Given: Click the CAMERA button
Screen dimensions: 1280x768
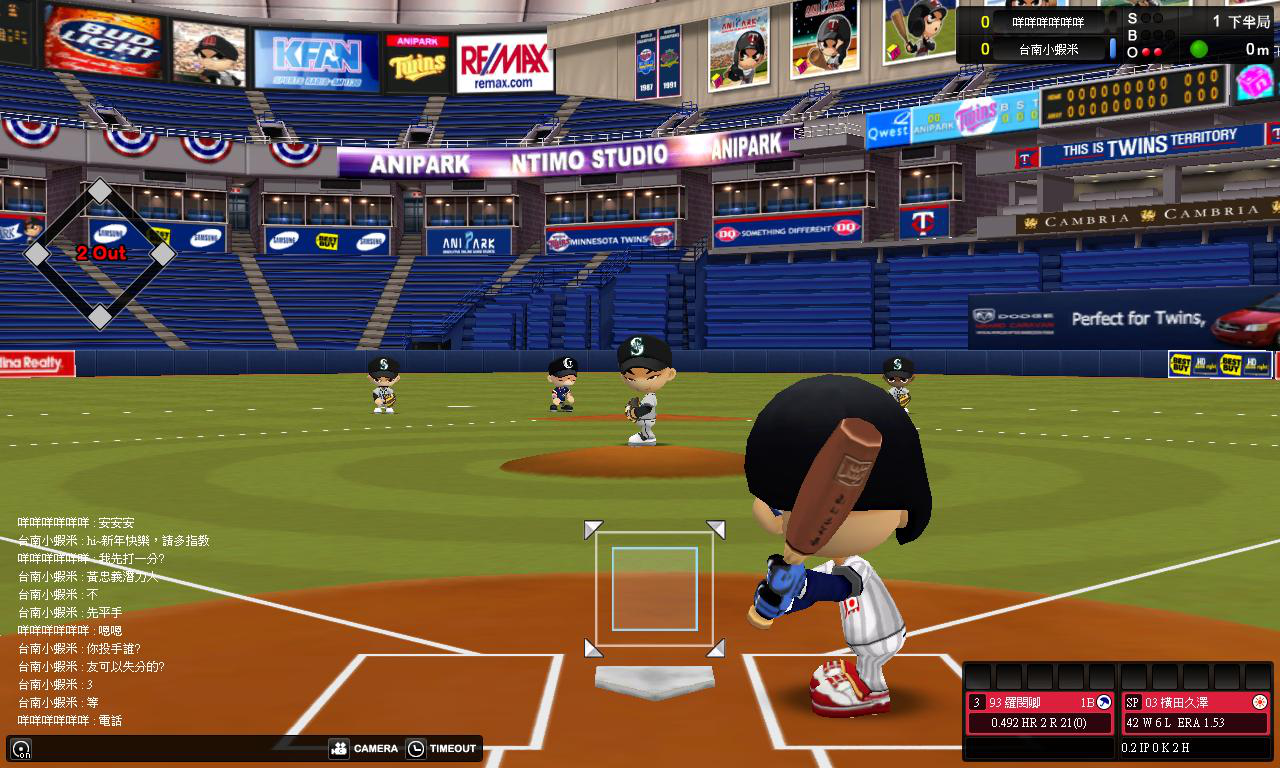Looking at the screenshot, I should click(x=363, y=748).
